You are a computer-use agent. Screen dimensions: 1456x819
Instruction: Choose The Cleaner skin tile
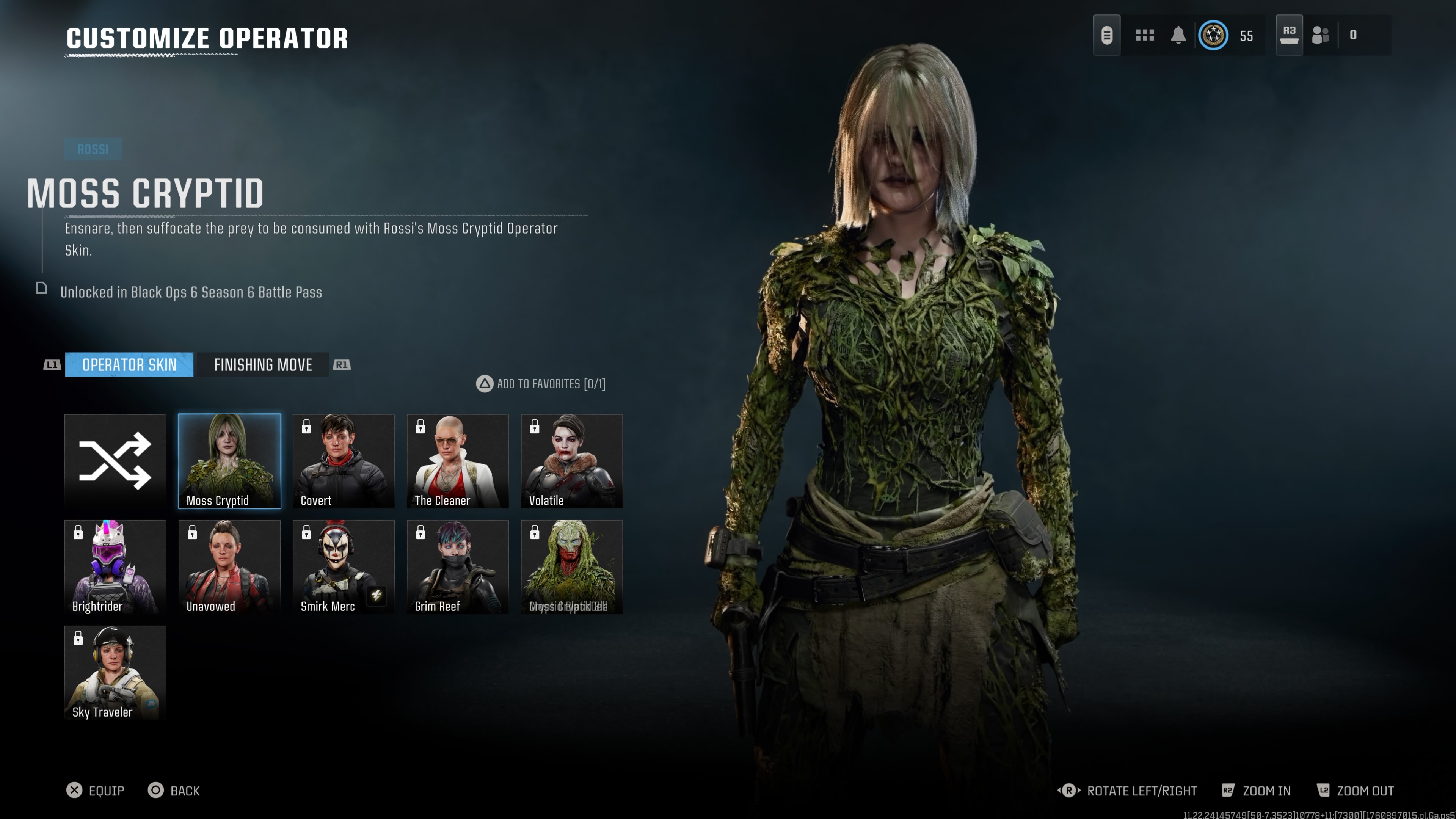coord(458,461)
